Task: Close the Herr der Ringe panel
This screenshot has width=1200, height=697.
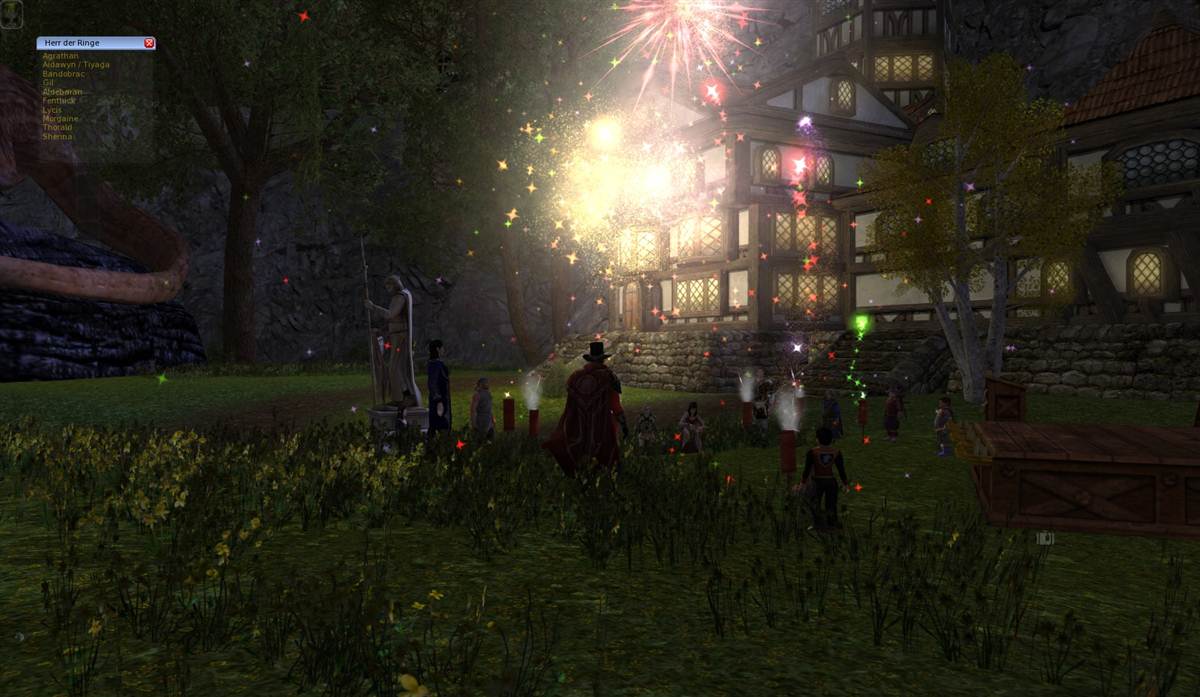Action: [149, 43]
